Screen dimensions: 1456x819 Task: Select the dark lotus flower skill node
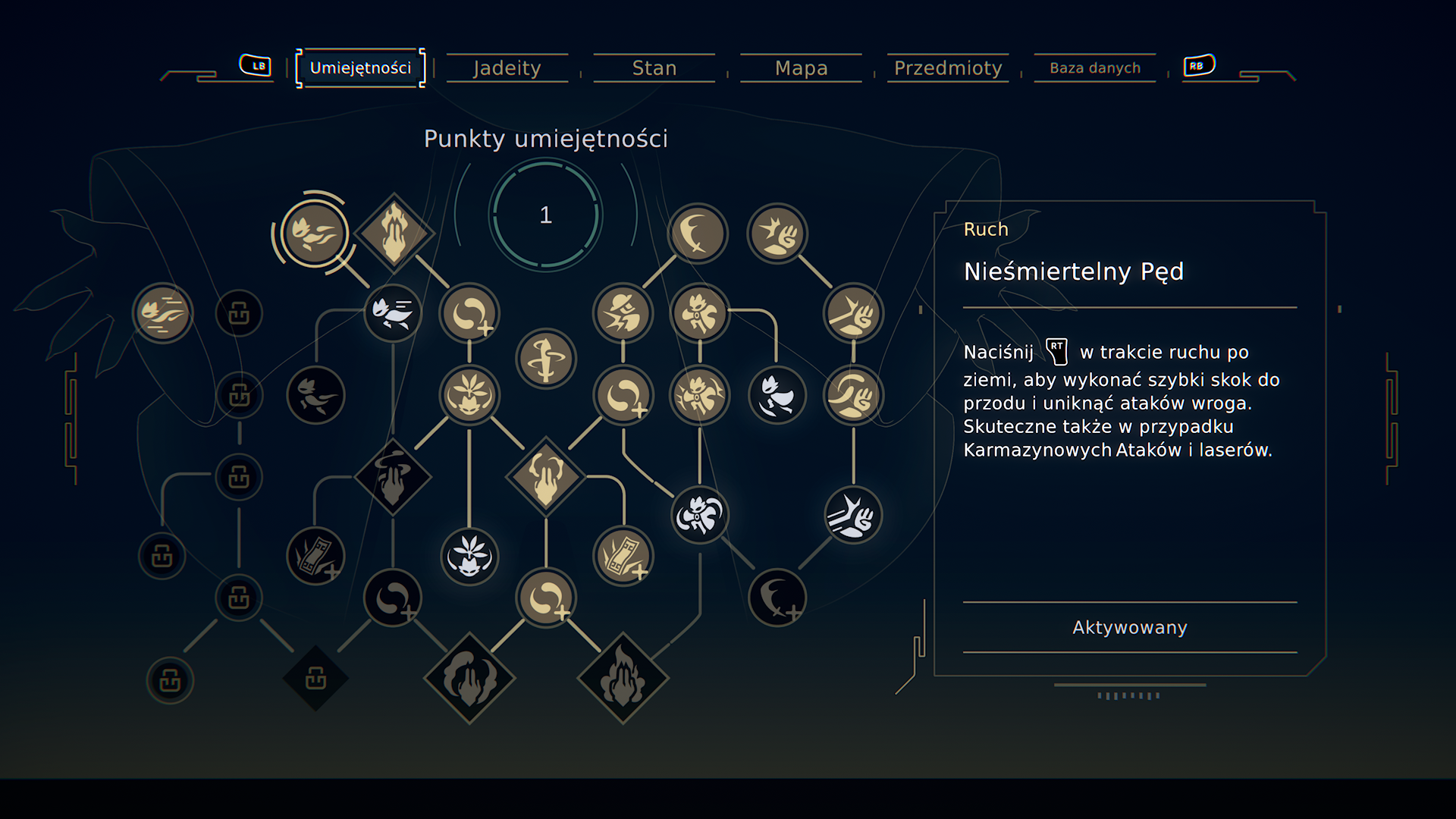coord(469,557)
